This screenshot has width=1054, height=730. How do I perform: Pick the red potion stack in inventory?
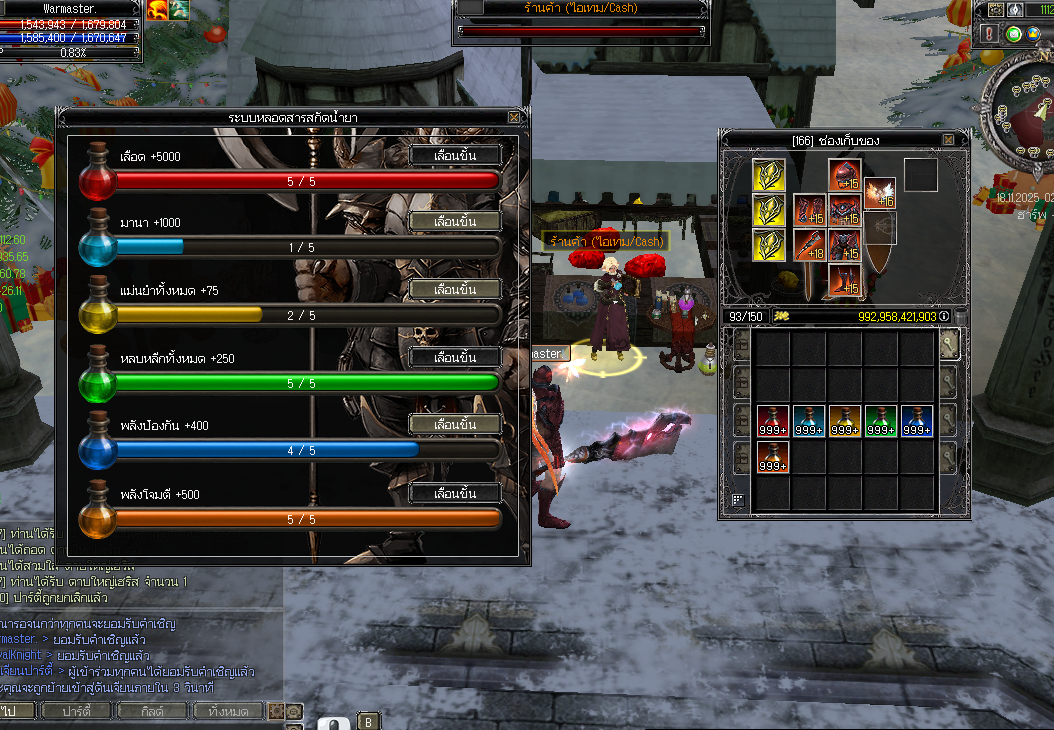(773, 421)
